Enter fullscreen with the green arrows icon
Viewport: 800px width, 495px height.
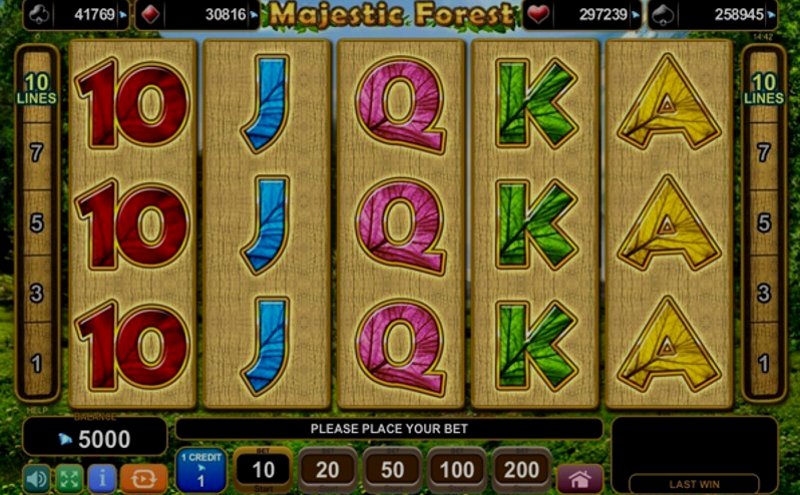click(x=68, y=479)
